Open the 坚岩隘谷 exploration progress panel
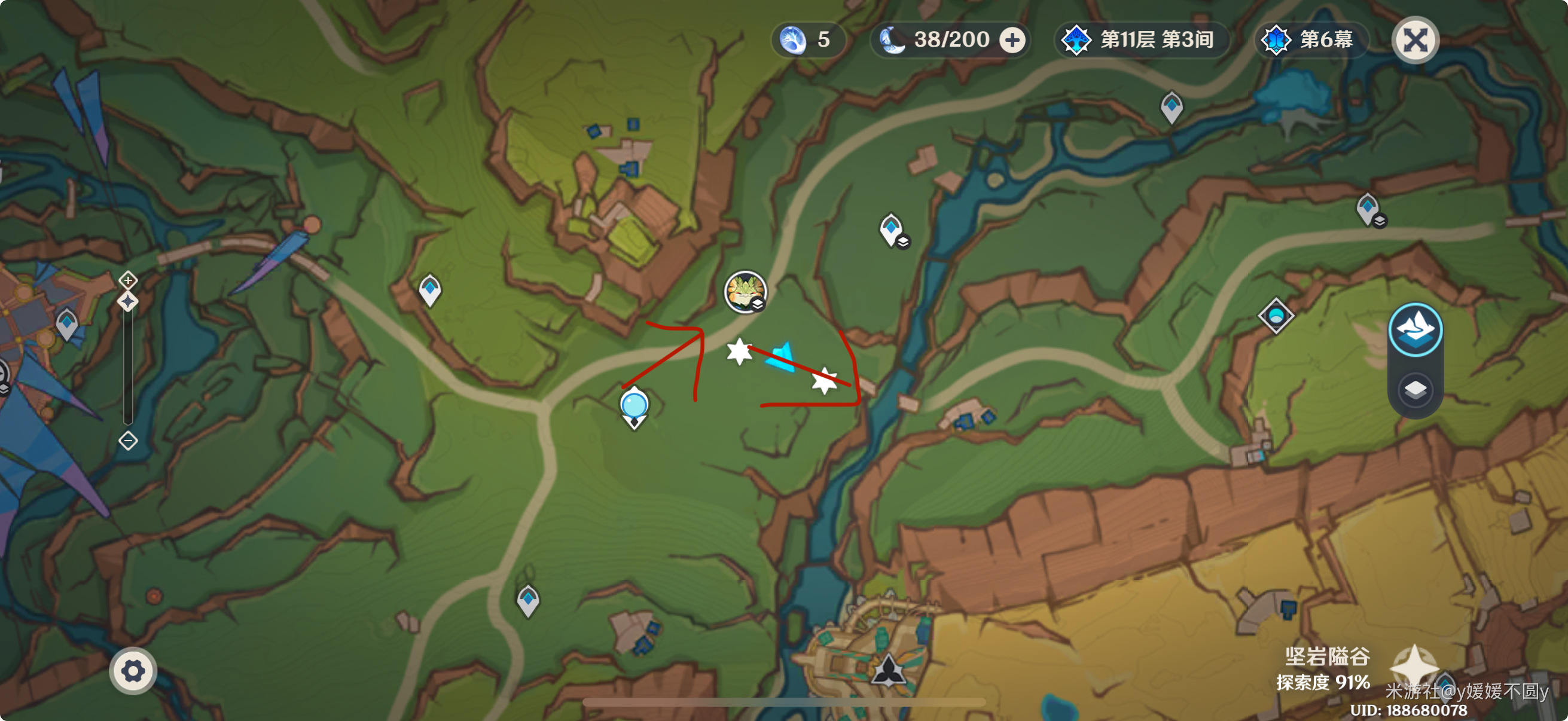The image size is (1568, 721). (1324, 669)
